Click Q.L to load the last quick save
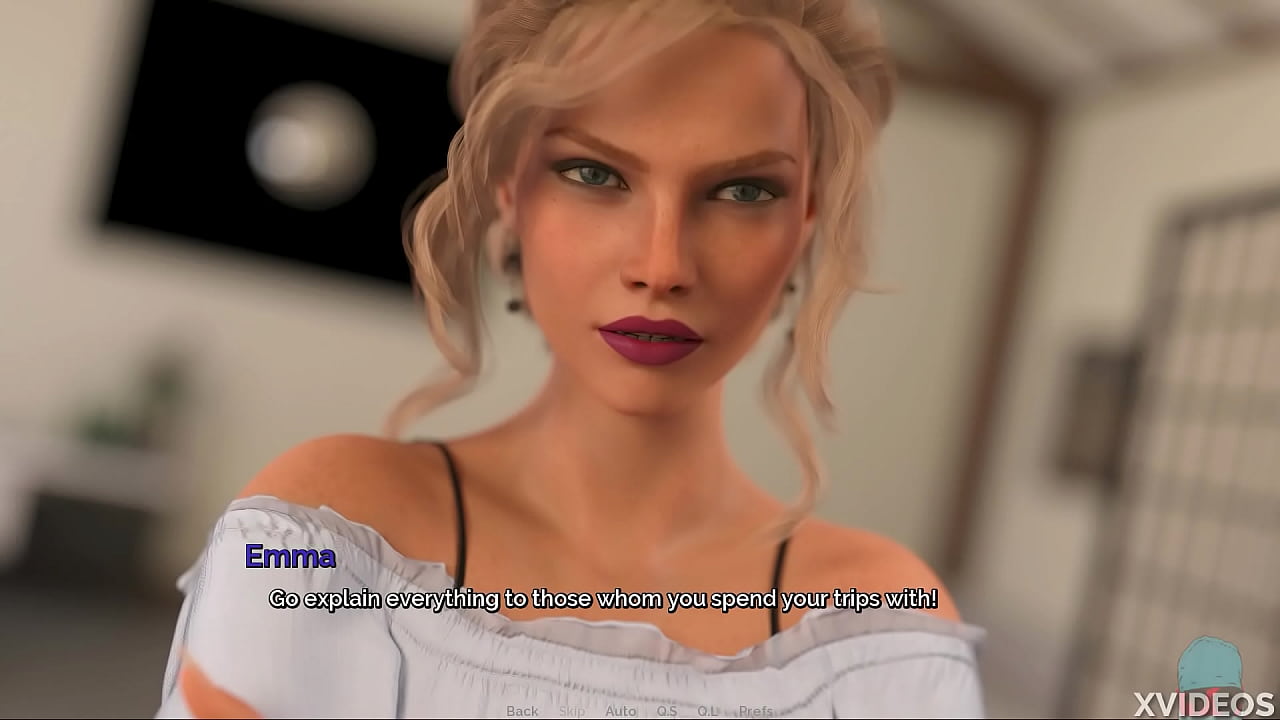1280x720 pixels. pyautogui.click(x=707, y=710)
